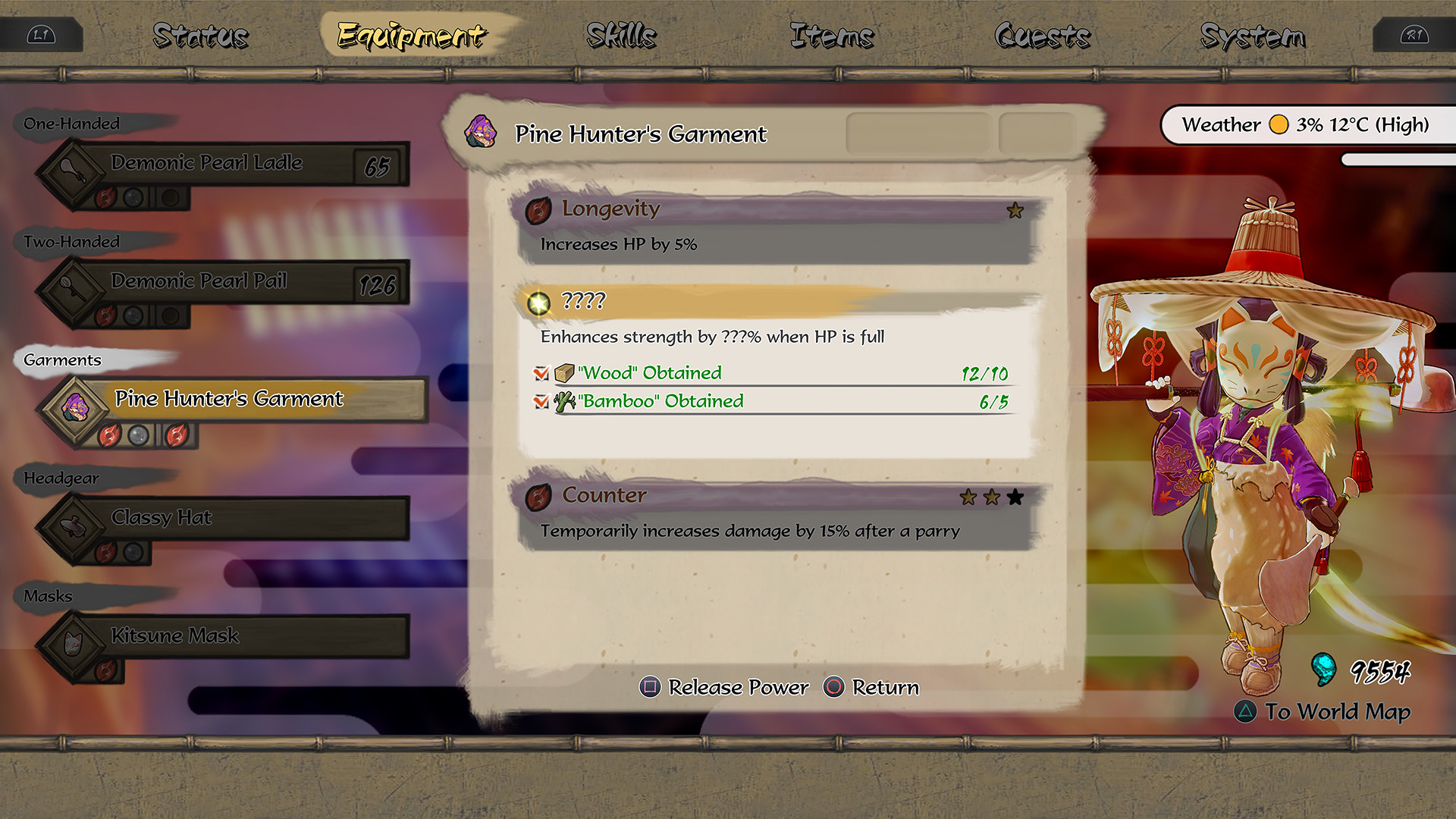Screen dimensions: 1456x819
Task: Toggle the Bamboo Obtained checkbox
Action: click(x=541, y=401)
